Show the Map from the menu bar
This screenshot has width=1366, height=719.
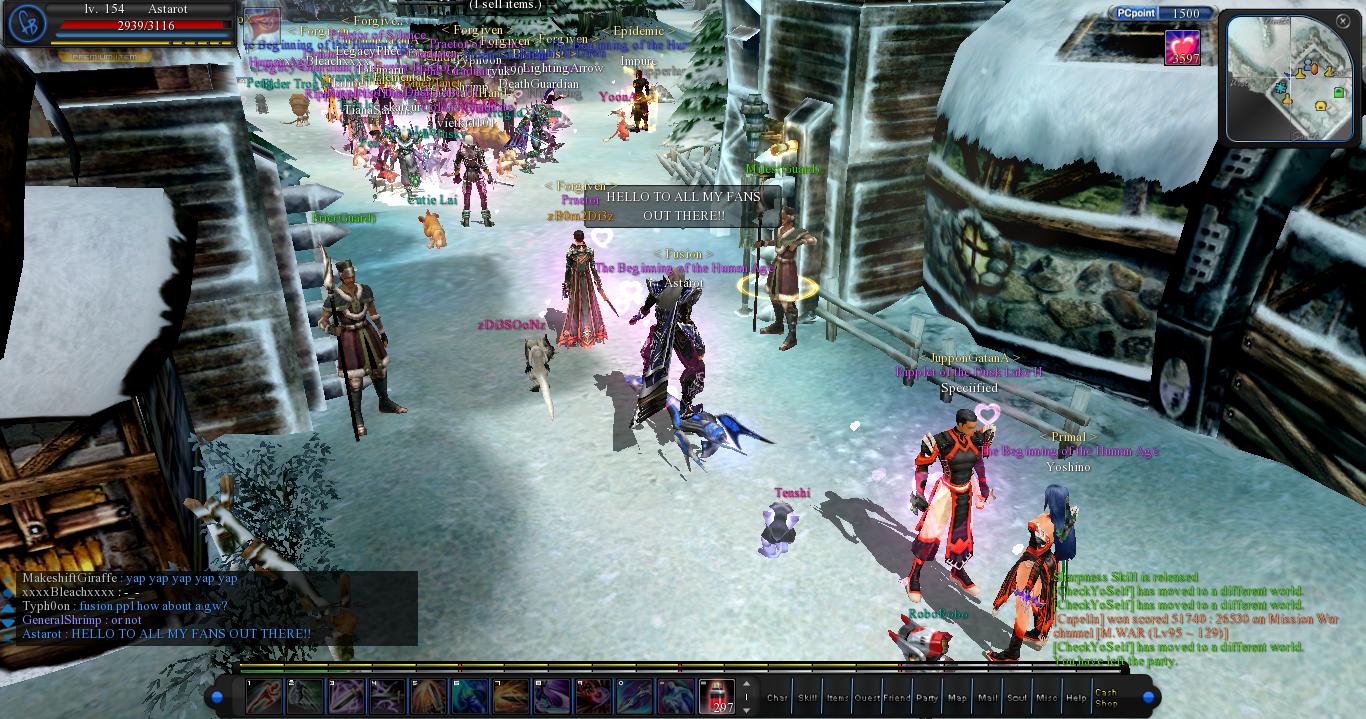coord(957,697)
